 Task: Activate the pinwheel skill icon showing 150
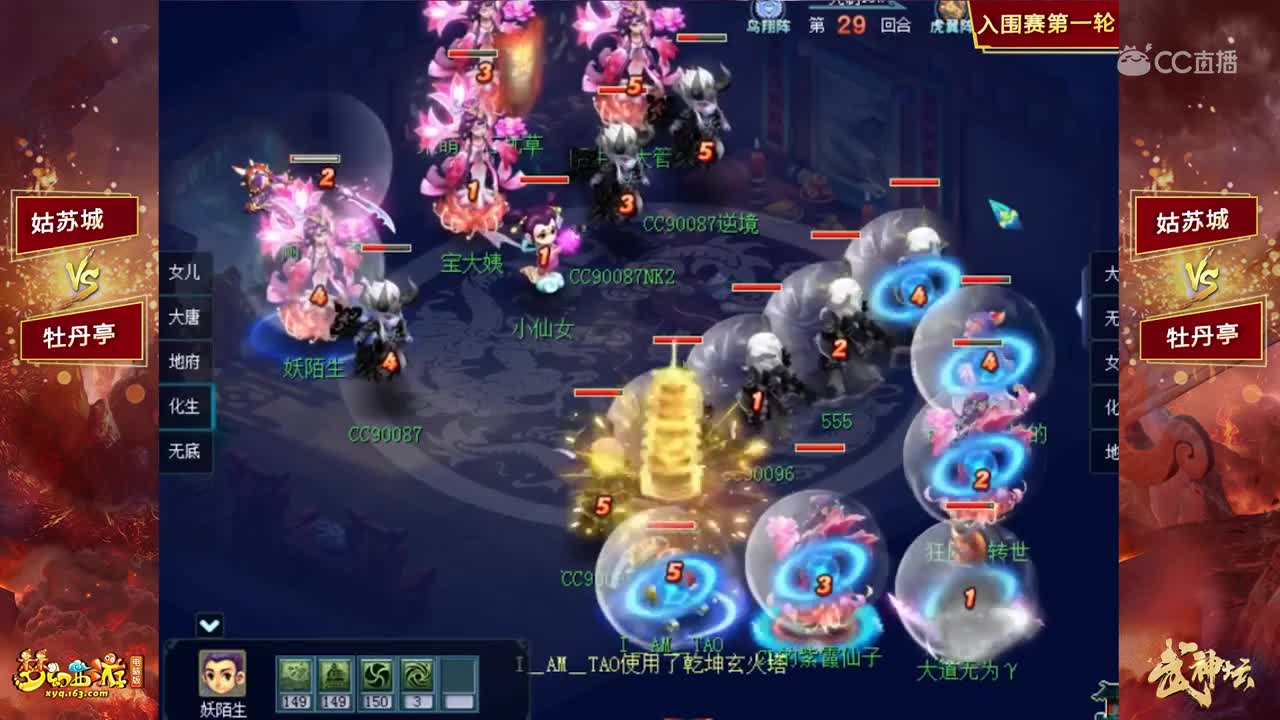pyautogui.click(x=376, y=676)
